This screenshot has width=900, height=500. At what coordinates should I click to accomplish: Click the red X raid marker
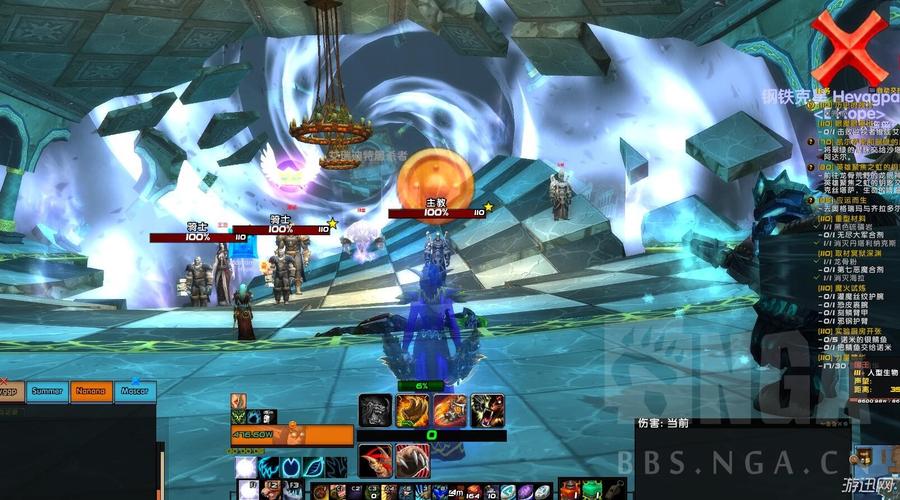pyautogui.click(x=849, y=47)
